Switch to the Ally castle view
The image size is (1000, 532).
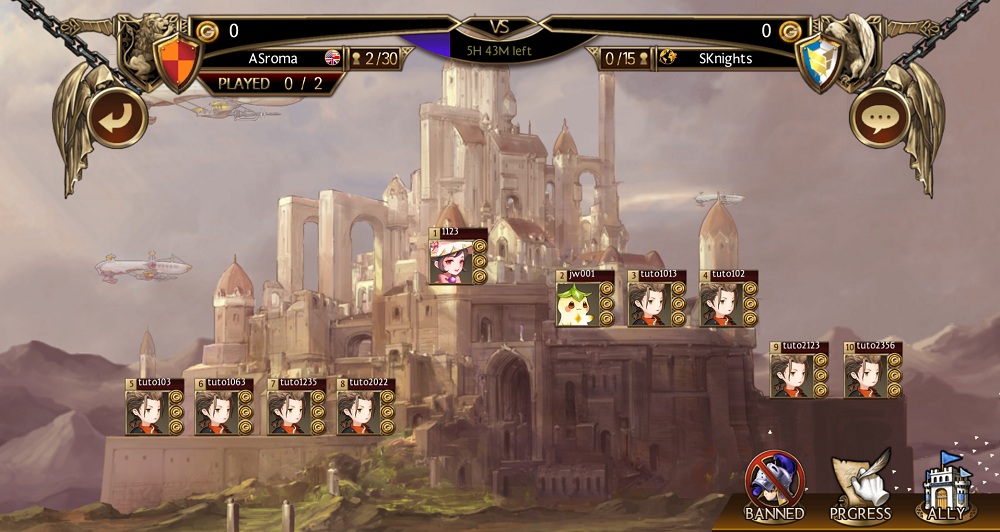(946, 483)
